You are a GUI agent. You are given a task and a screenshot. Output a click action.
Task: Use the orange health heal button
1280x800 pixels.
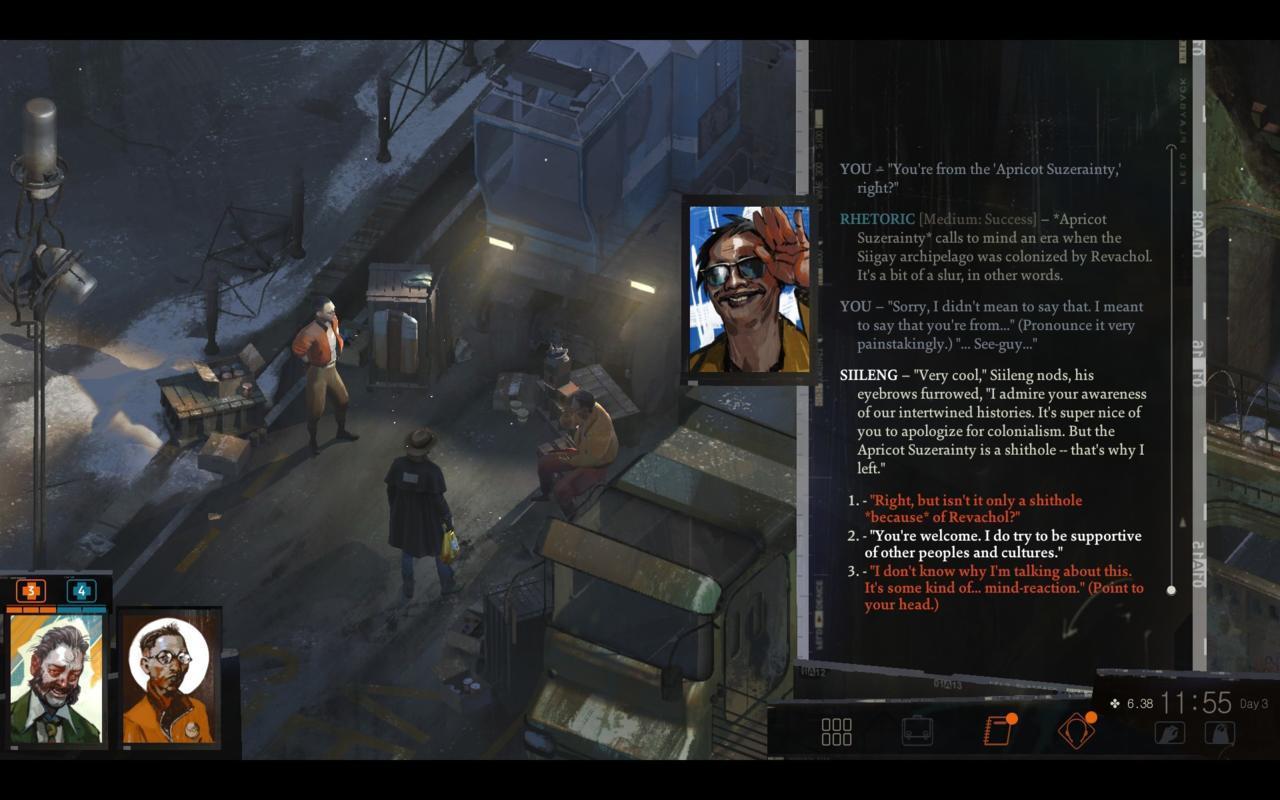pyautogui.click(x=31, y=591)
